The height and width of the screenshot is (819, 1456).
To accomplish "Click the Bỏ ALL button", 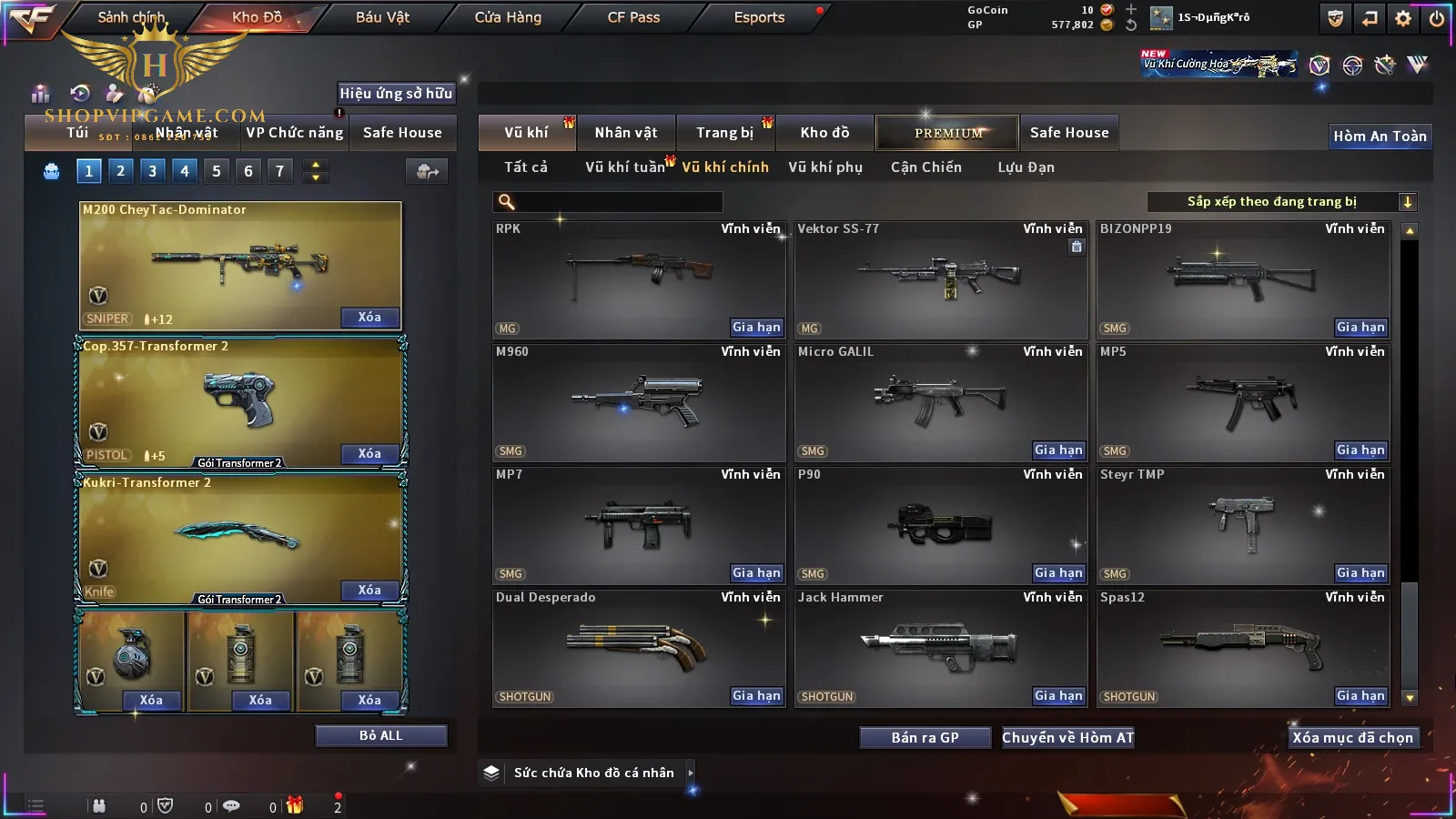I will (380, 735).
